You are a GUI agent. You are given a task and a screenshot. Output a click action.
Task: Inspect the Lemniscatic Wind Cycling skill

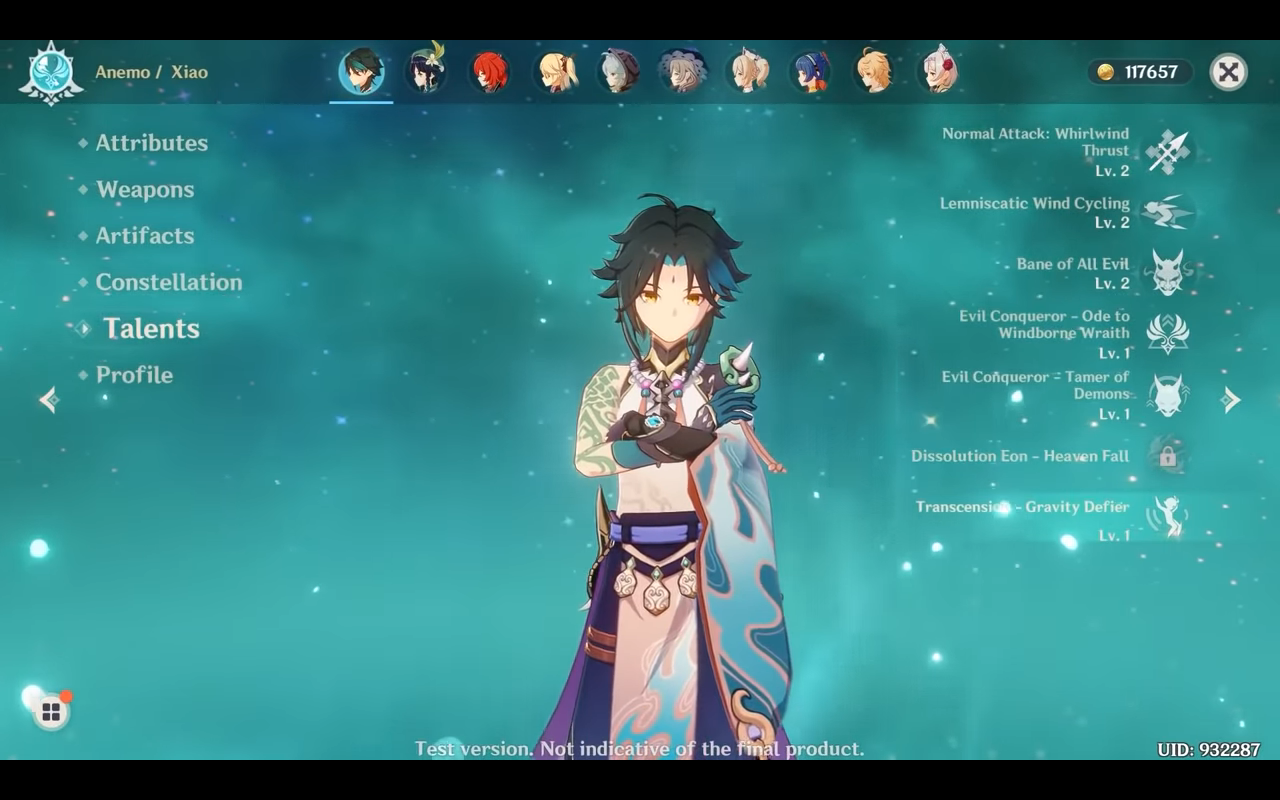(x=1167, y=212)
